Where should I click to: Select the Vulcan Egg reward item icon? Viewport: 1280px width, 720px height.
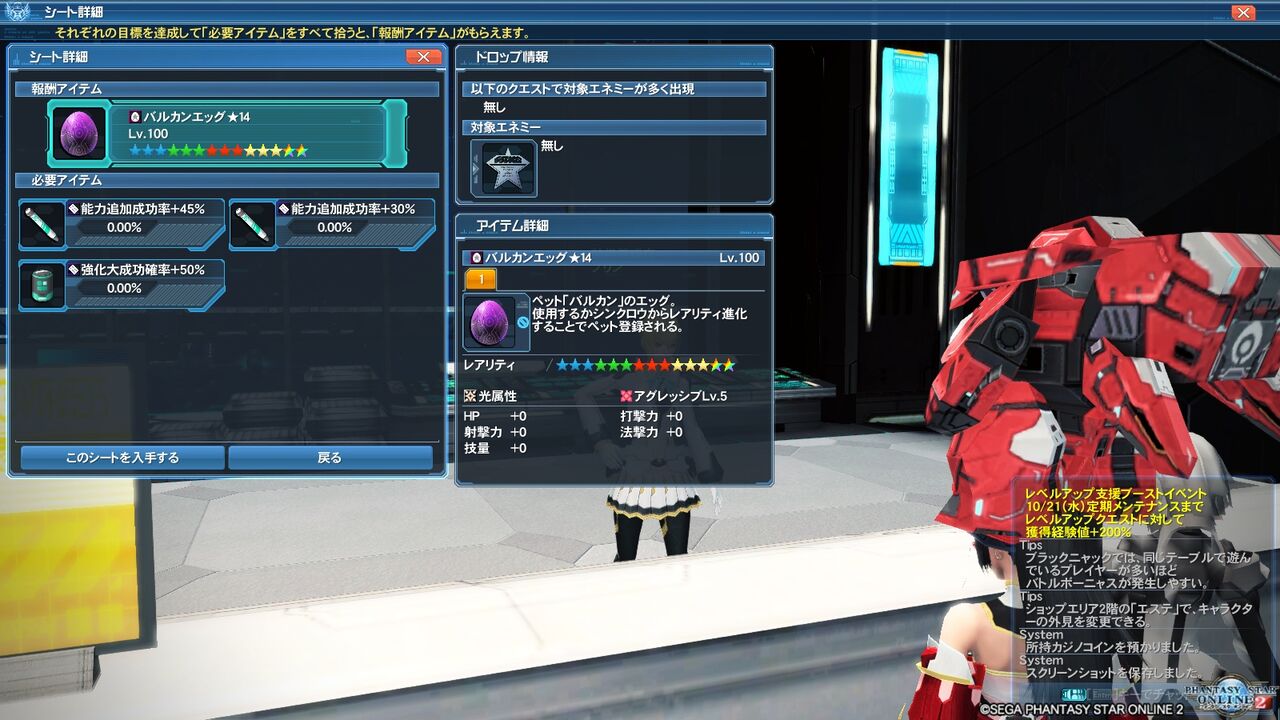pyautogui.click(x=78, y=131)
